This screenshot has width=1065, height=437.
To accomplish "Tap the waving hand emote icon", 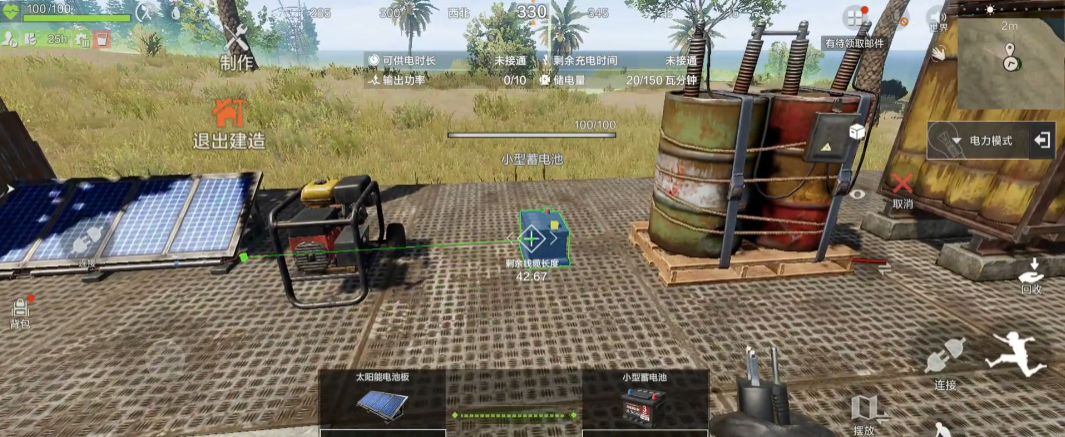I will (939, 52).
